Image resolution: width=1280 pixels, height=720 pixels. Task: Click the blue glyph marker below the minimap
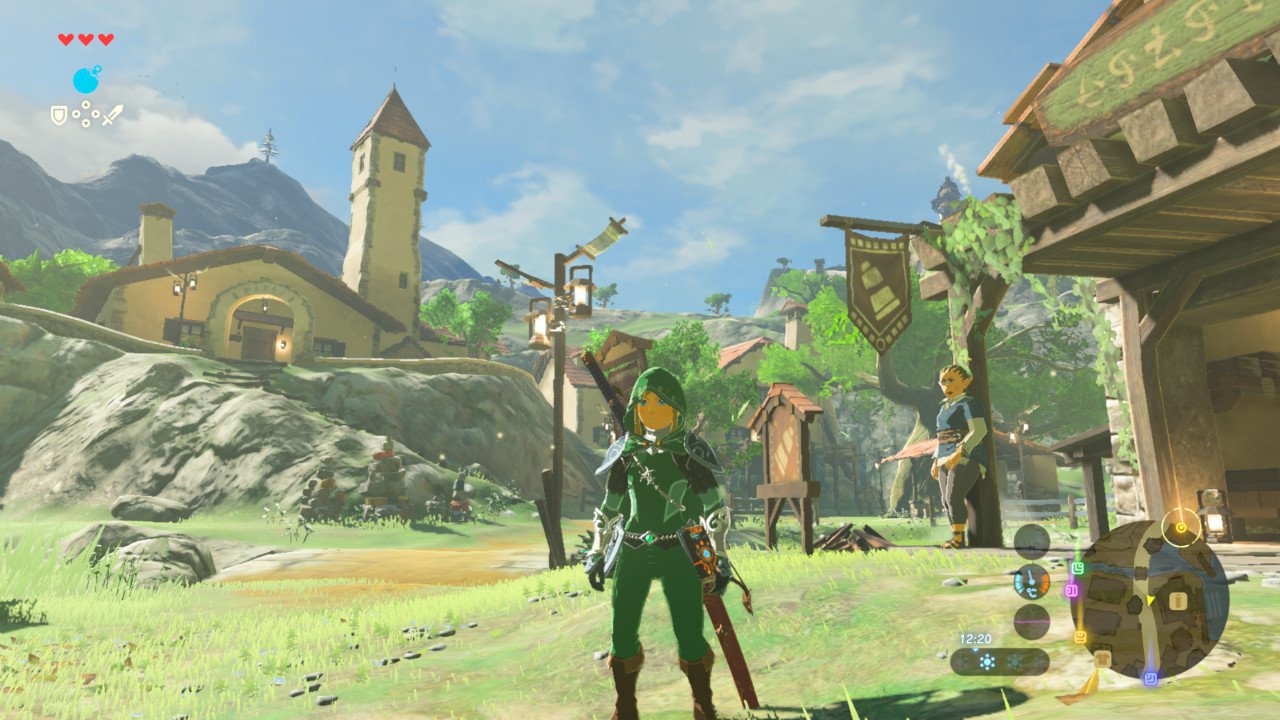(x=1150, y=677)
